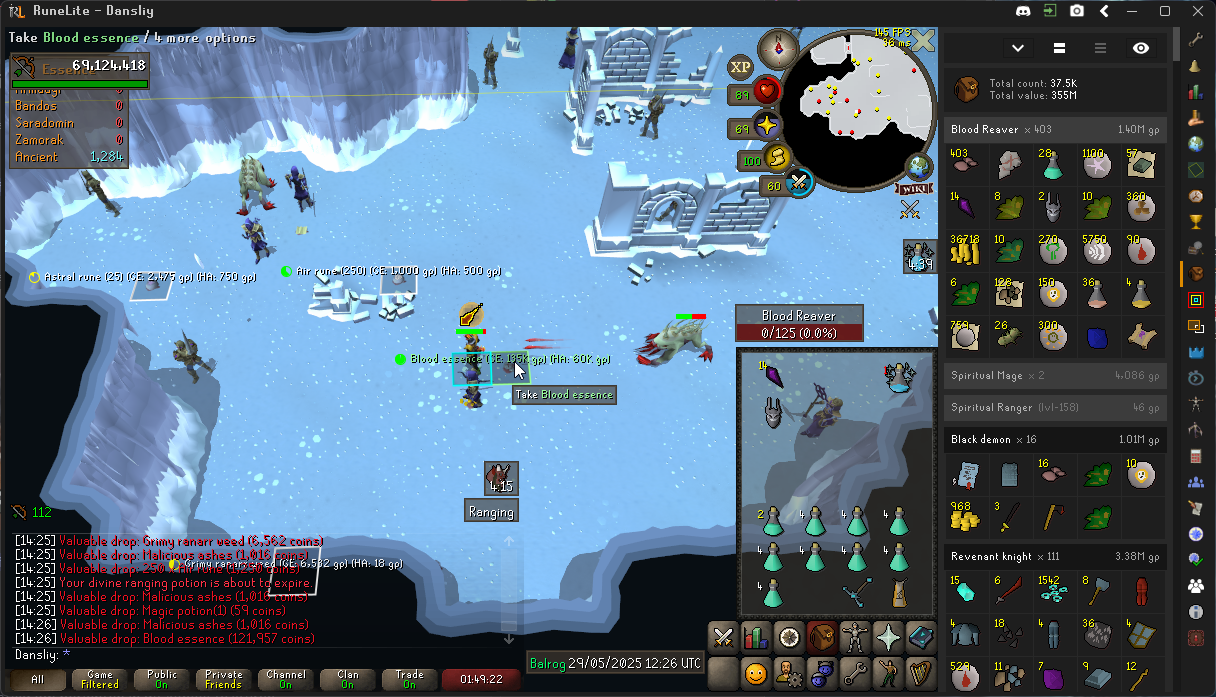The image size is (1216, 697).
Task: Toggle the XP drops orb
Action: (x=740, y=68)
